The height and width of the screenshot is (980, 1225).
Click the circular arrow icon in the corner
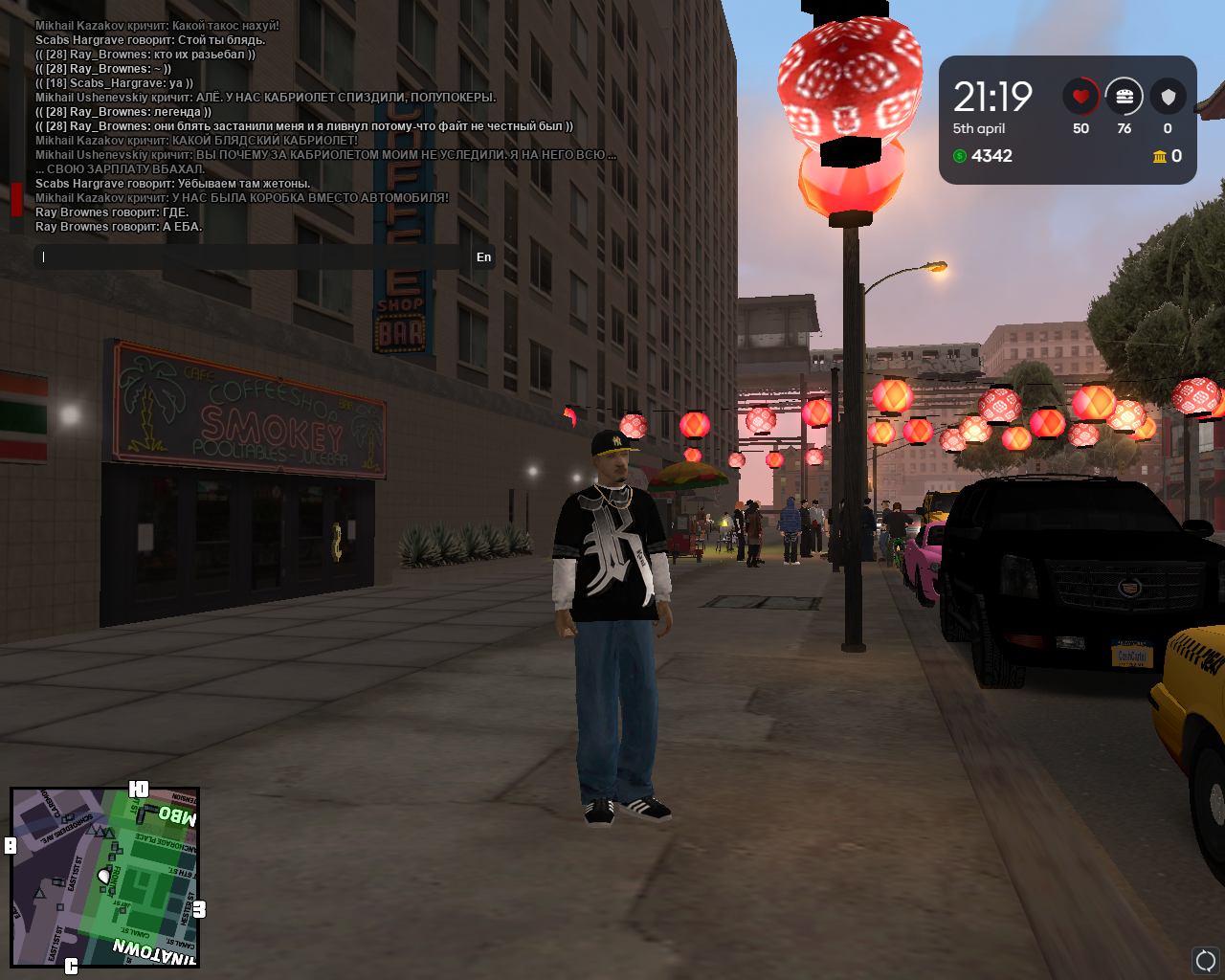click(1205, 959)
